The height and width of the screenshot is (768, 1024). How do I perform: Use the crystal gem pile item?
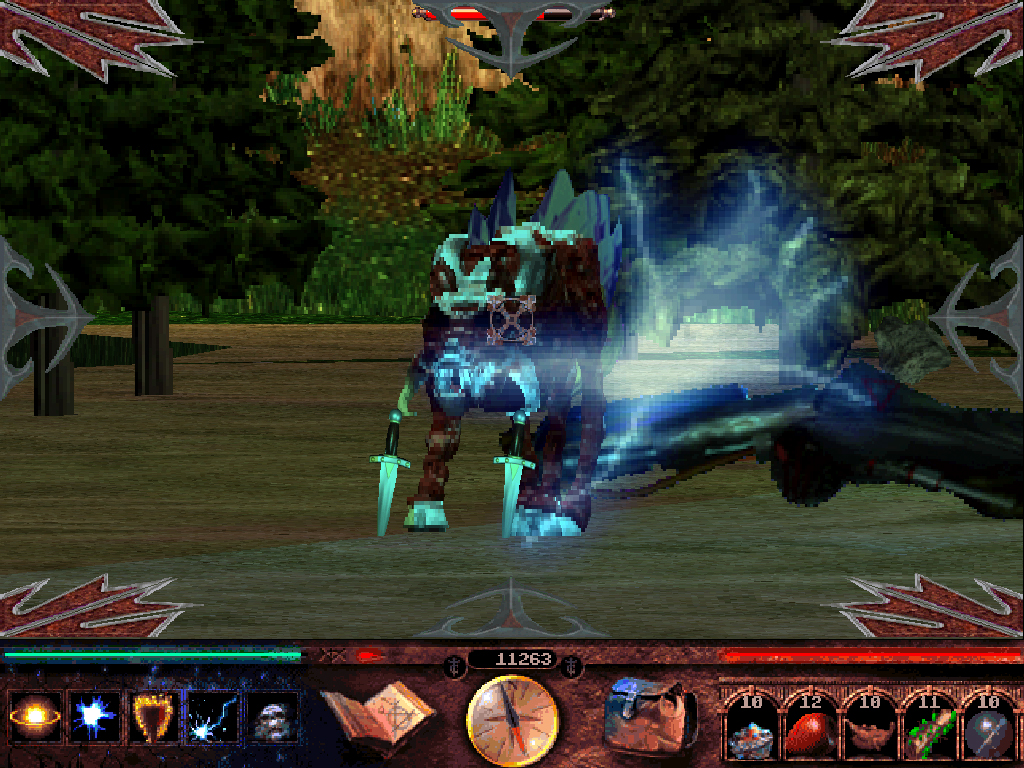(750, 730)
